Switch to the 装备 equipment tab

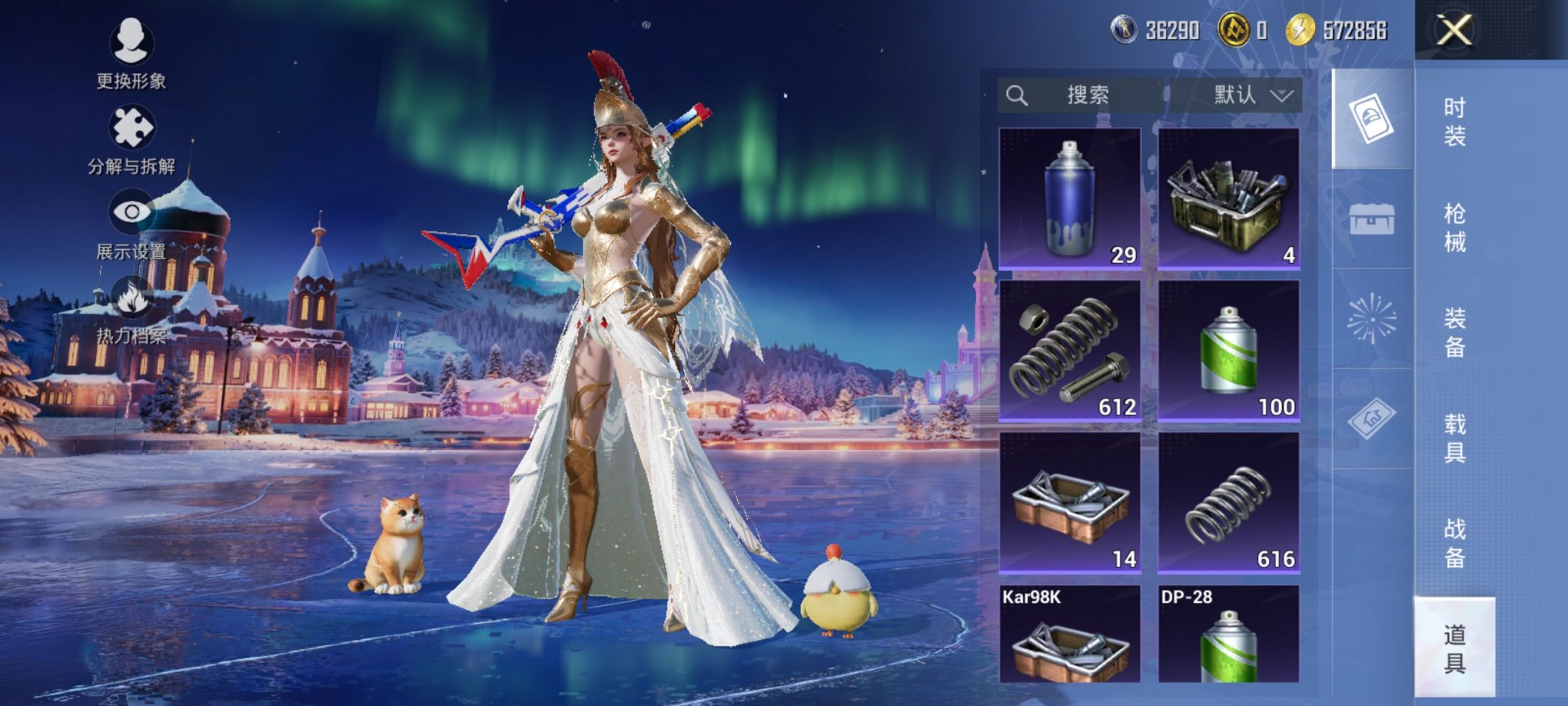[x=1454, y=332]
